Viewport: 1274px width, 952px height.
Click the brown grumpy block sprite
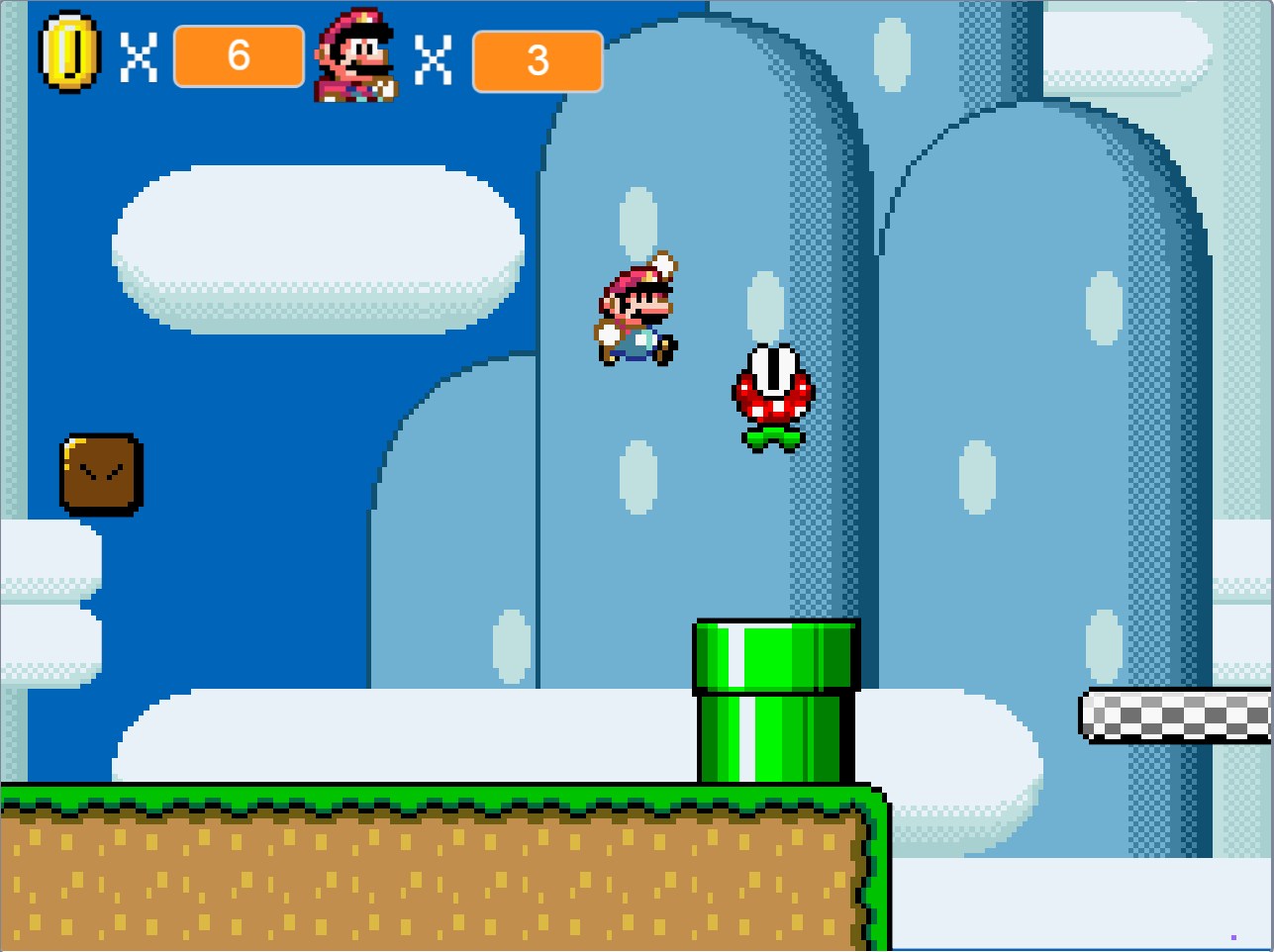(102, 475)
